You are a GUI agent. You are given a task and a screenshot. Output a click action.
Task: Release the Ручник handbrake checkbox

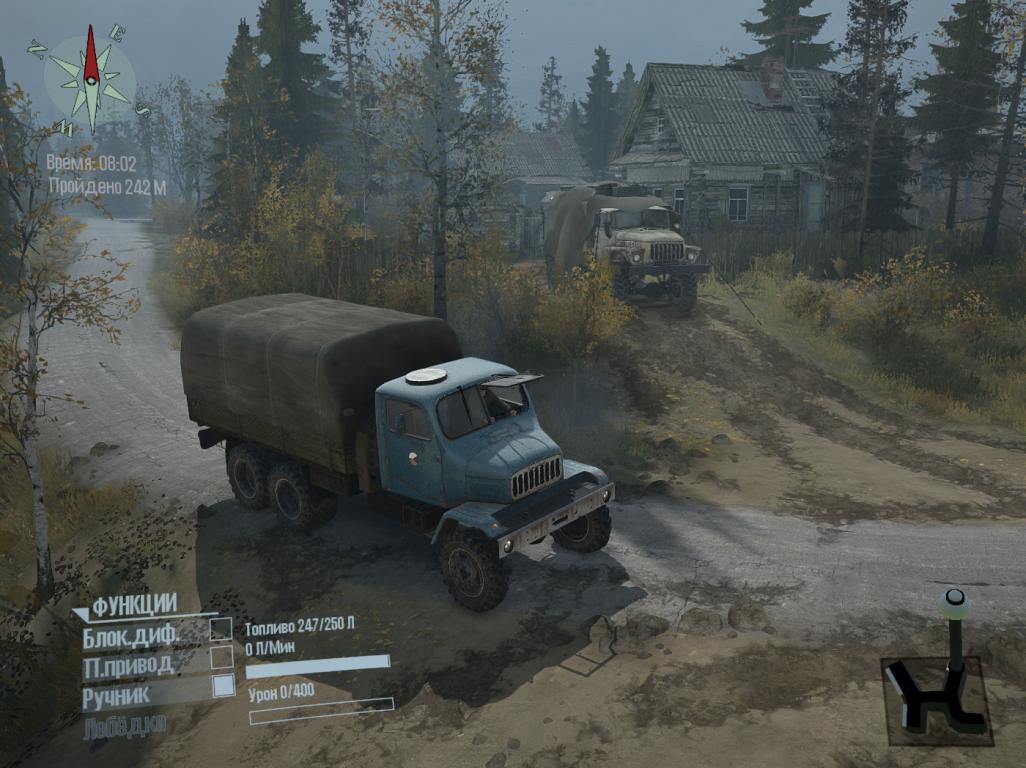coord(222,685)
